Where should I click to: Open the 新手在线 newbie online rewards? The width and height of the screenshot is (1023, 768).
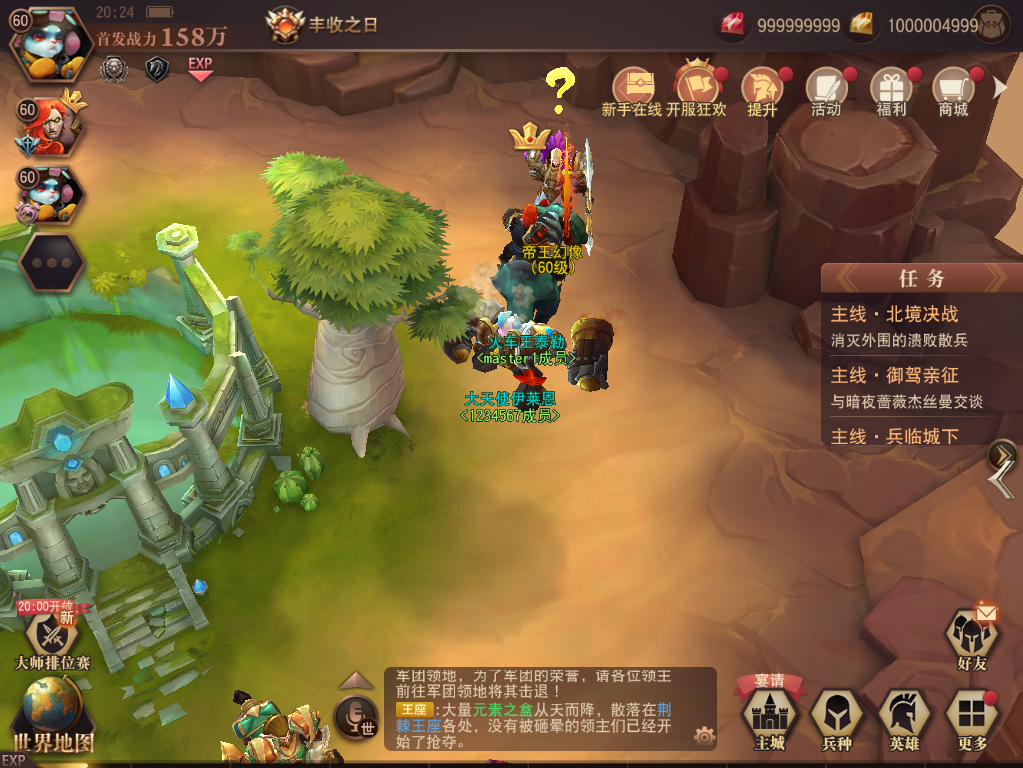pos(632,92)
